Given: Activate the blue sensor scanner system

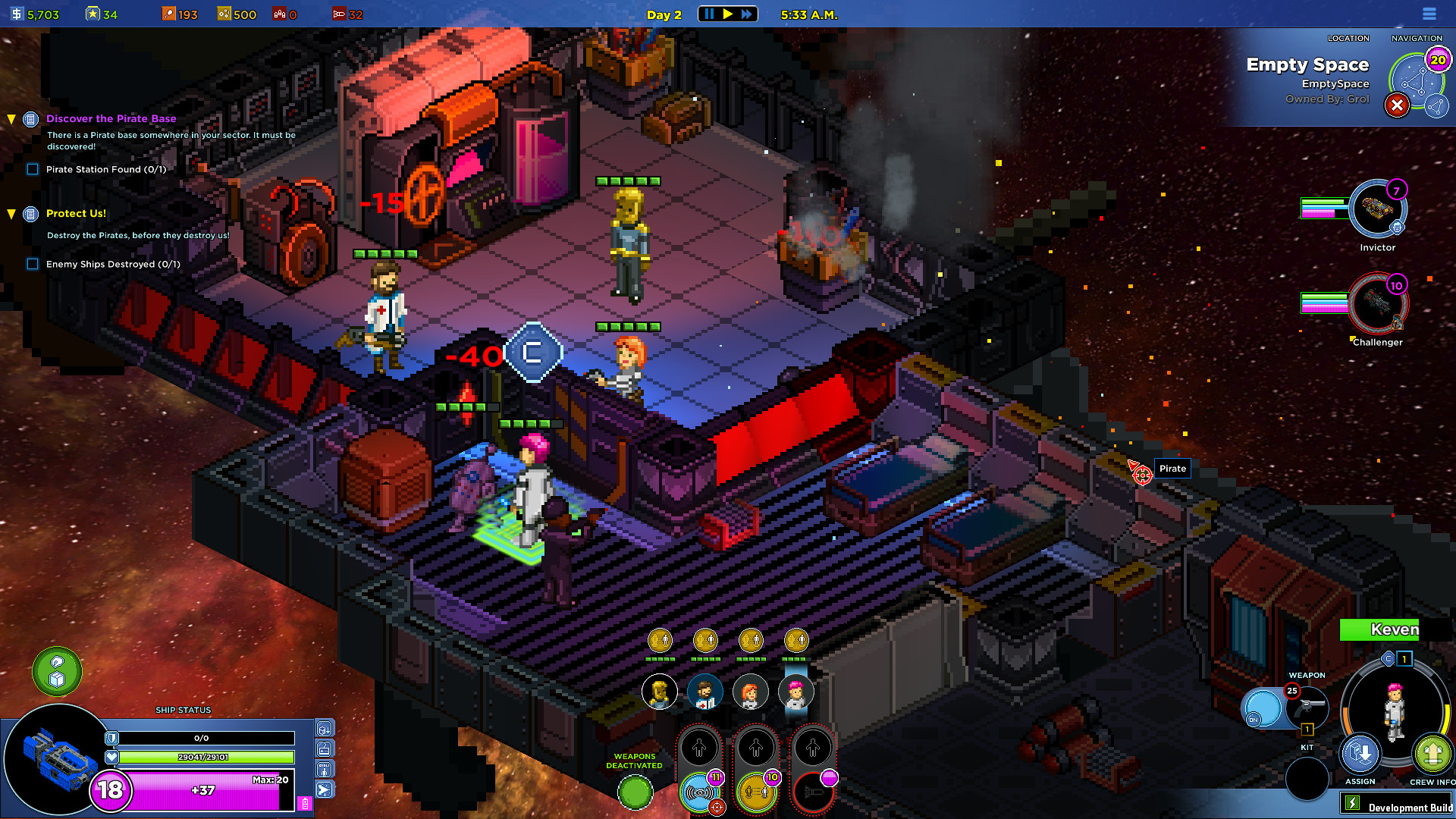Looking at the screenshot, I should [x=699, y=792].
